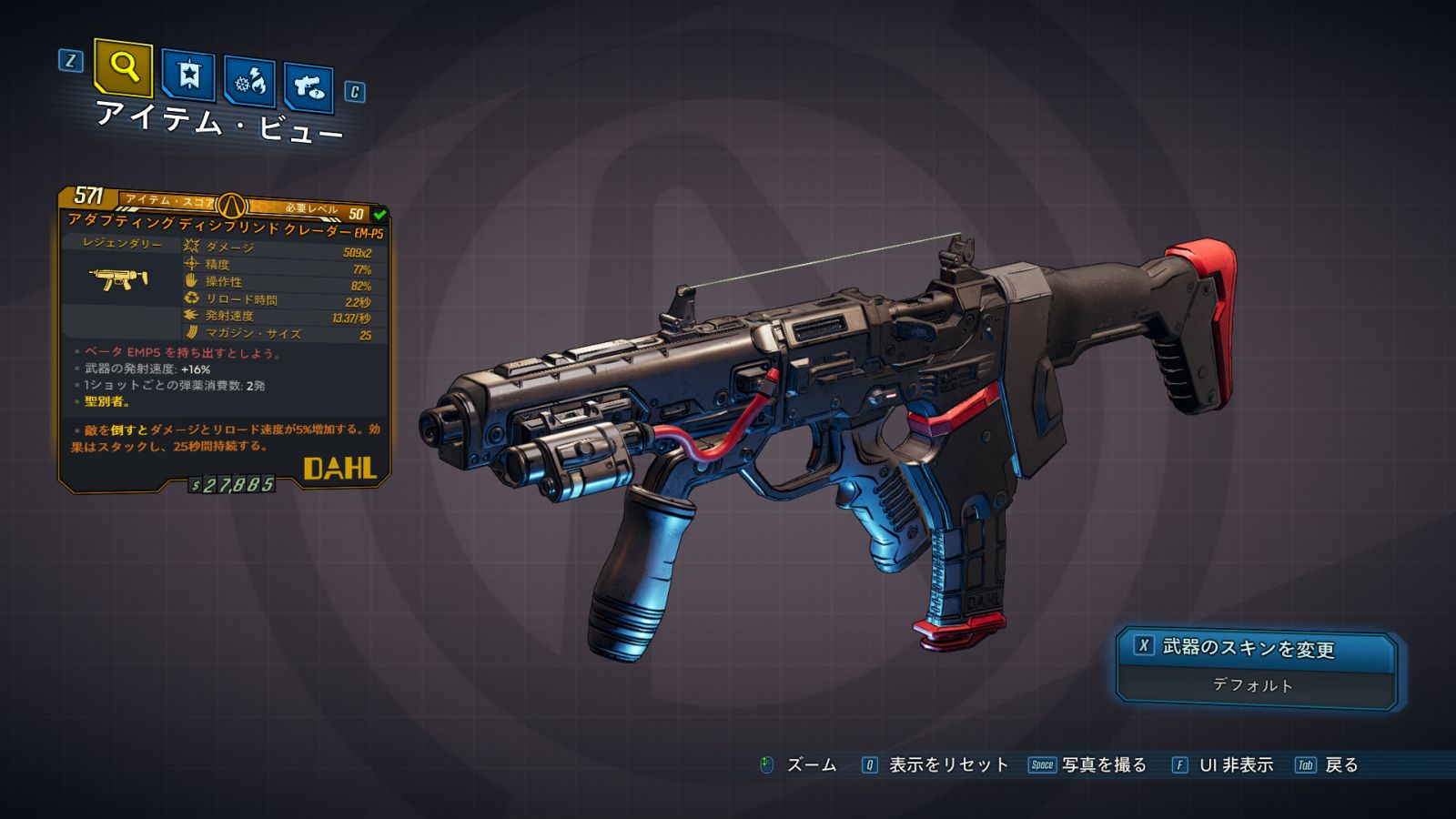The width and height of the screenshot is (1456, 819).
Task: Go back with 戻る
Action: point(1340,765)
